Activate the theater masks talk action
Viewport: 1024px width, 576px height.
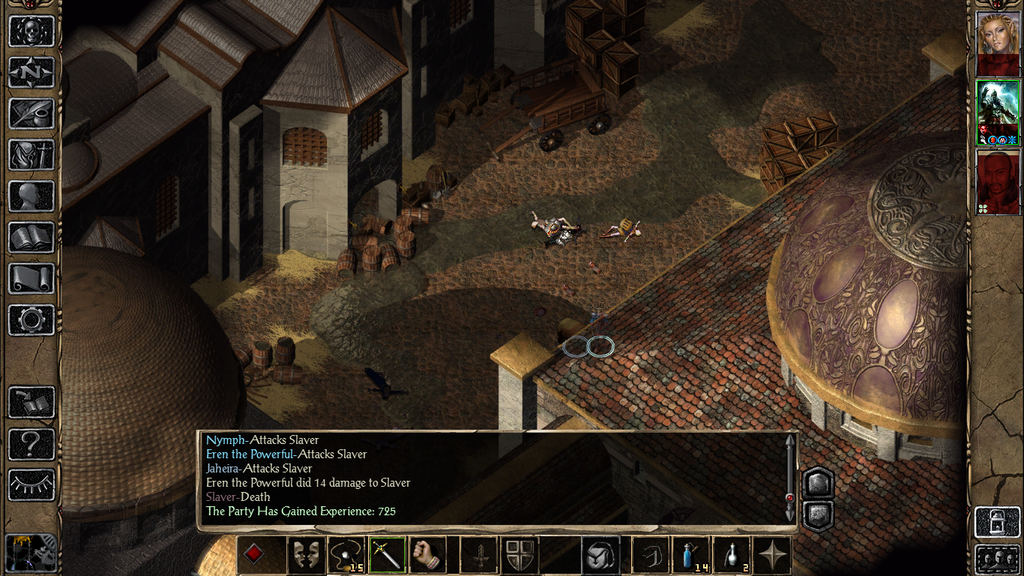pyautogui.click(x=305, y=555)
